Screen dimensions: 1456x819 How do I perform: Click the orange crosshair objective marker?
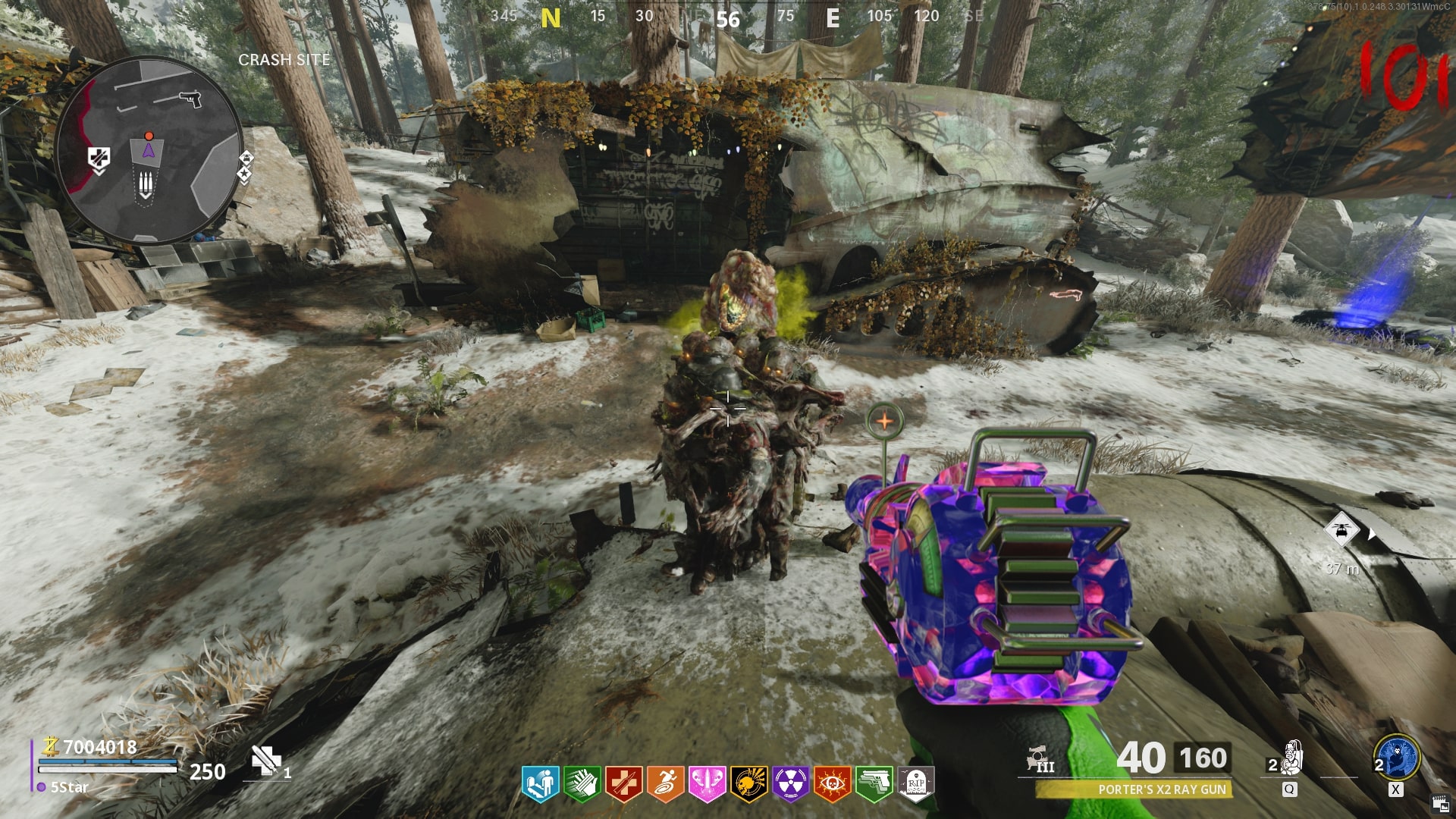[x=884, y=419]
